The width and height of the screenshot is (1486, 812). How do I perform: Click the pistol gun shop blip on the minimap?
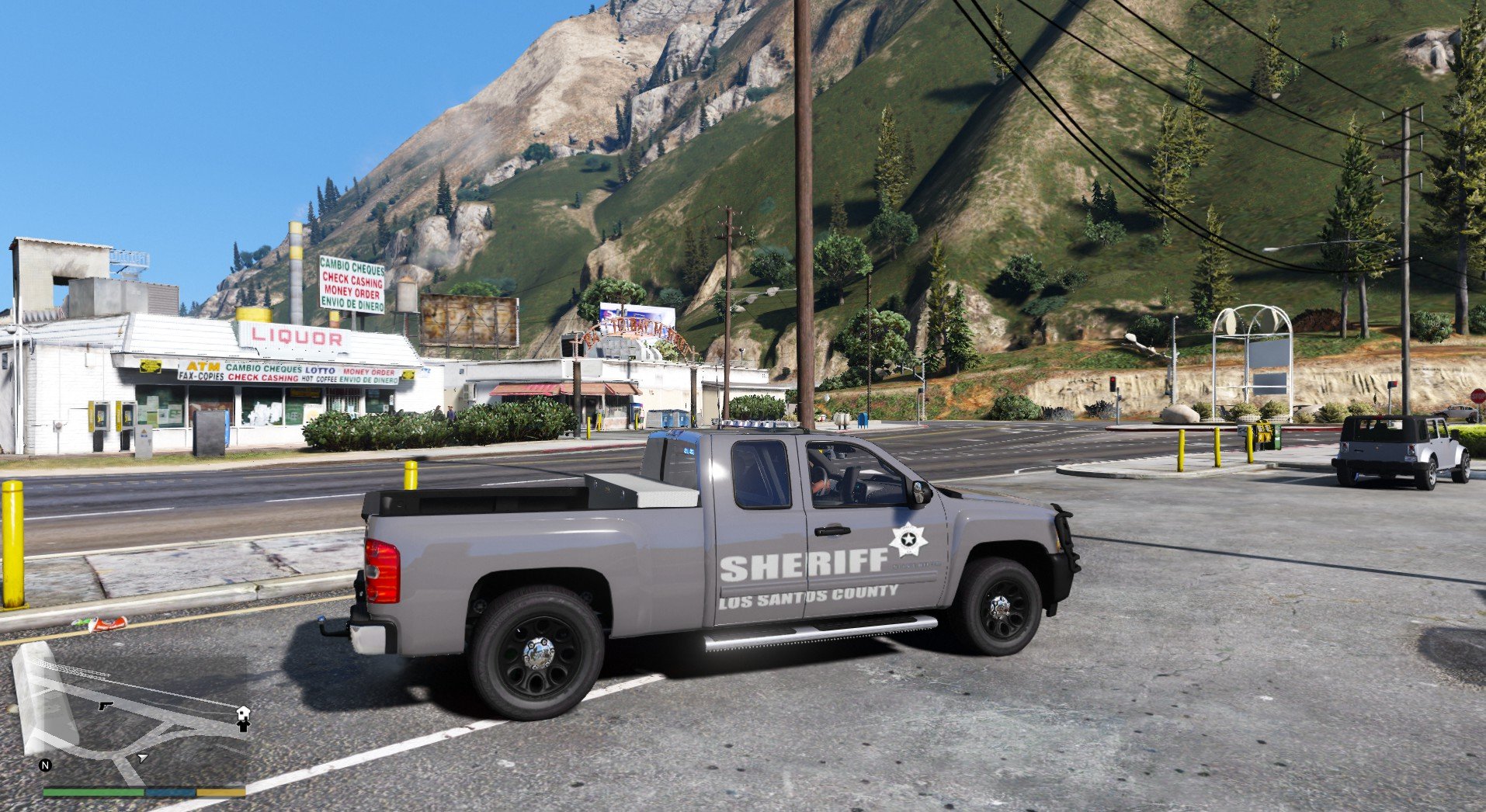[x=105, y=706]
